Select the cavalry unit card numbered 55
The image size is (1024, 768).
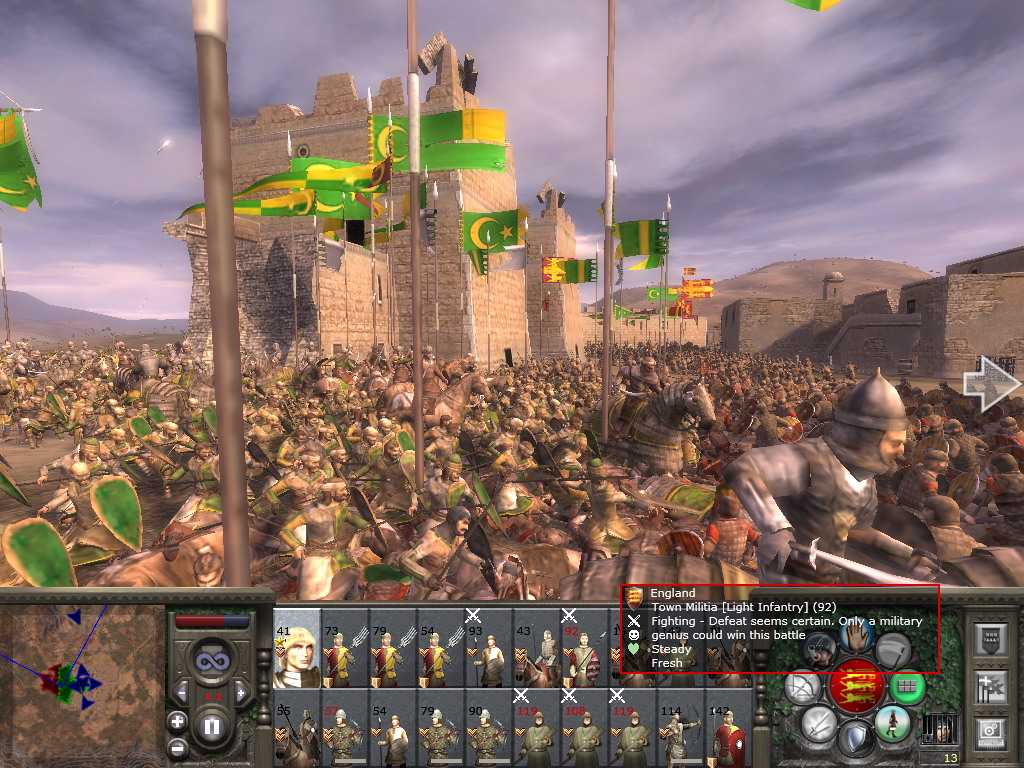pos(296,729)
